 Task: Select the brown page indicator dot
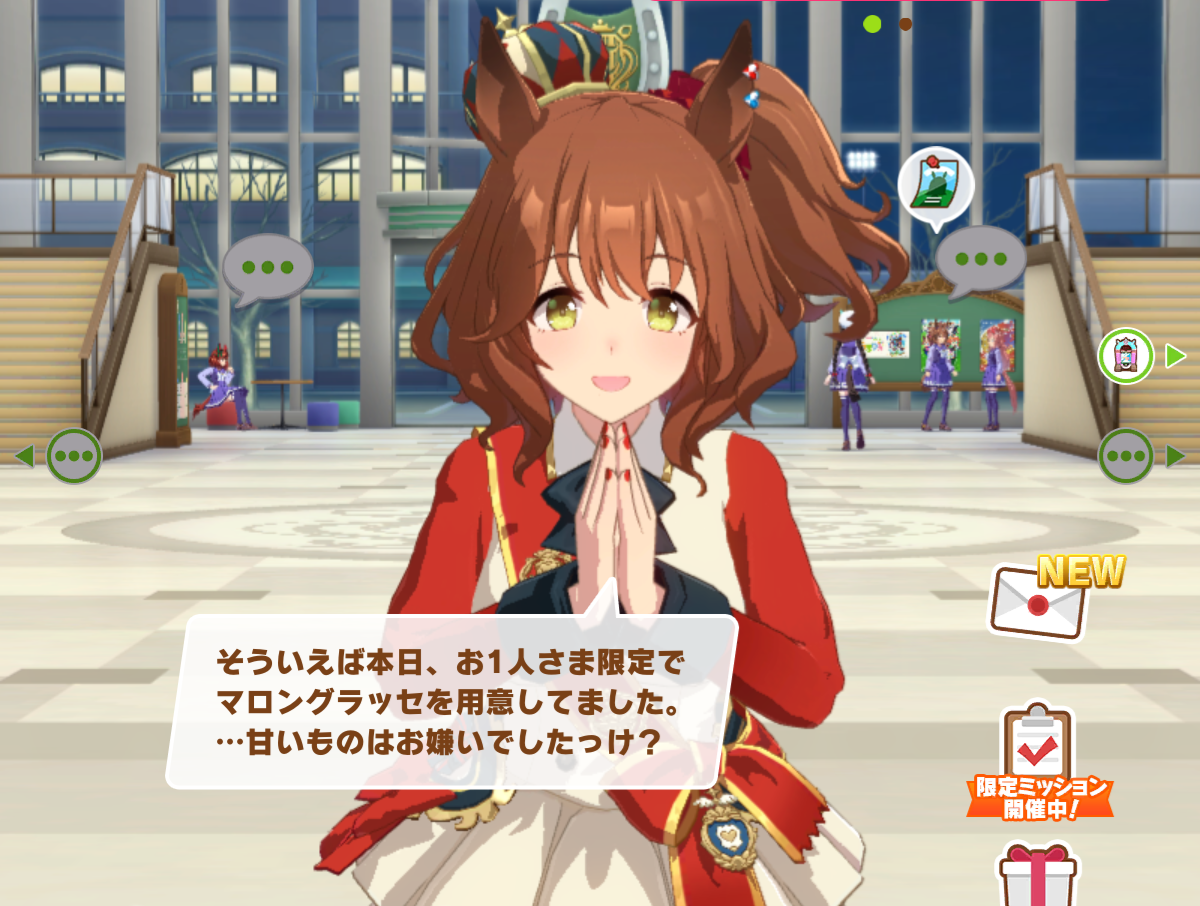pyautogui.click(x=905, y=24)
